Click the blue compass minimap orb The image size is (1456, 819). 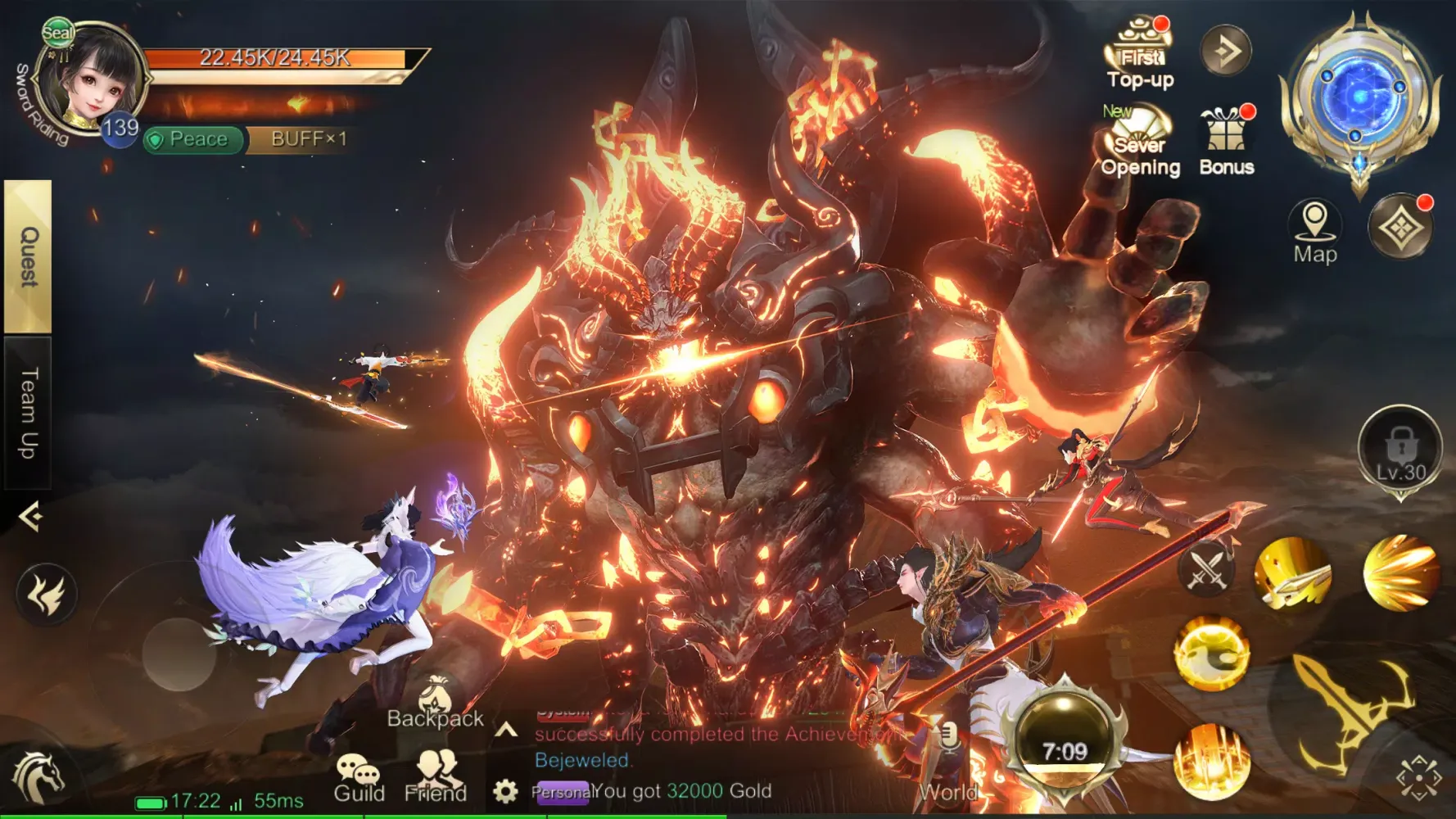1360,97
